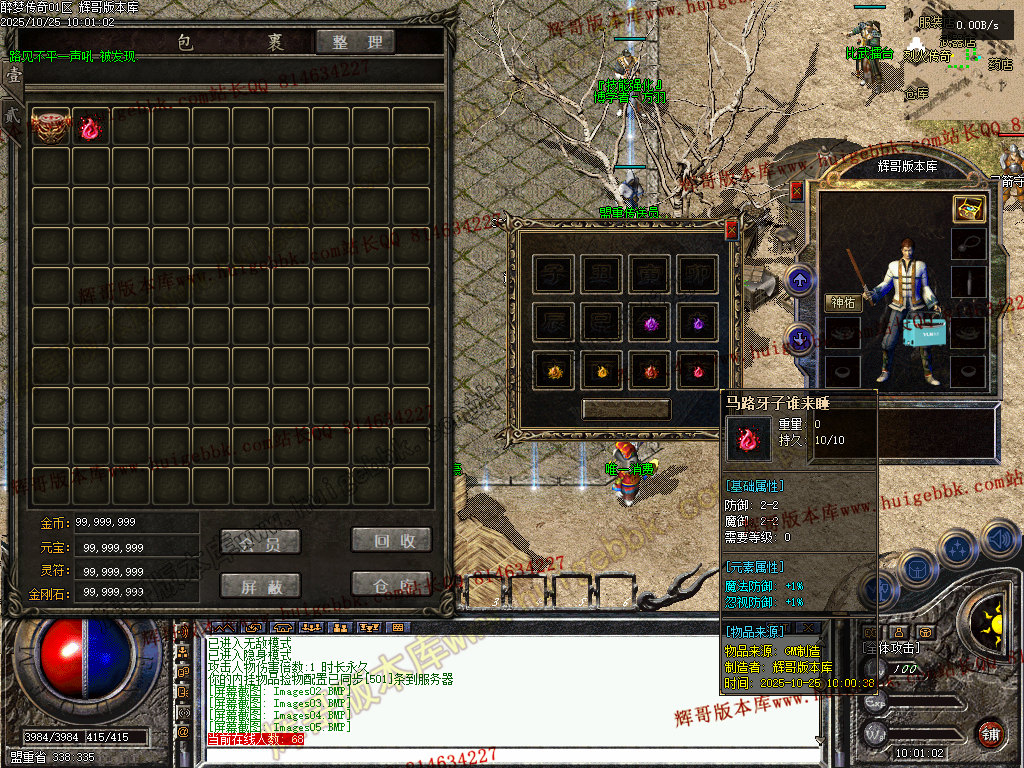
Task: Select the red flame gem in the bag
Action: pyautogui.click(x=91, y=127)
